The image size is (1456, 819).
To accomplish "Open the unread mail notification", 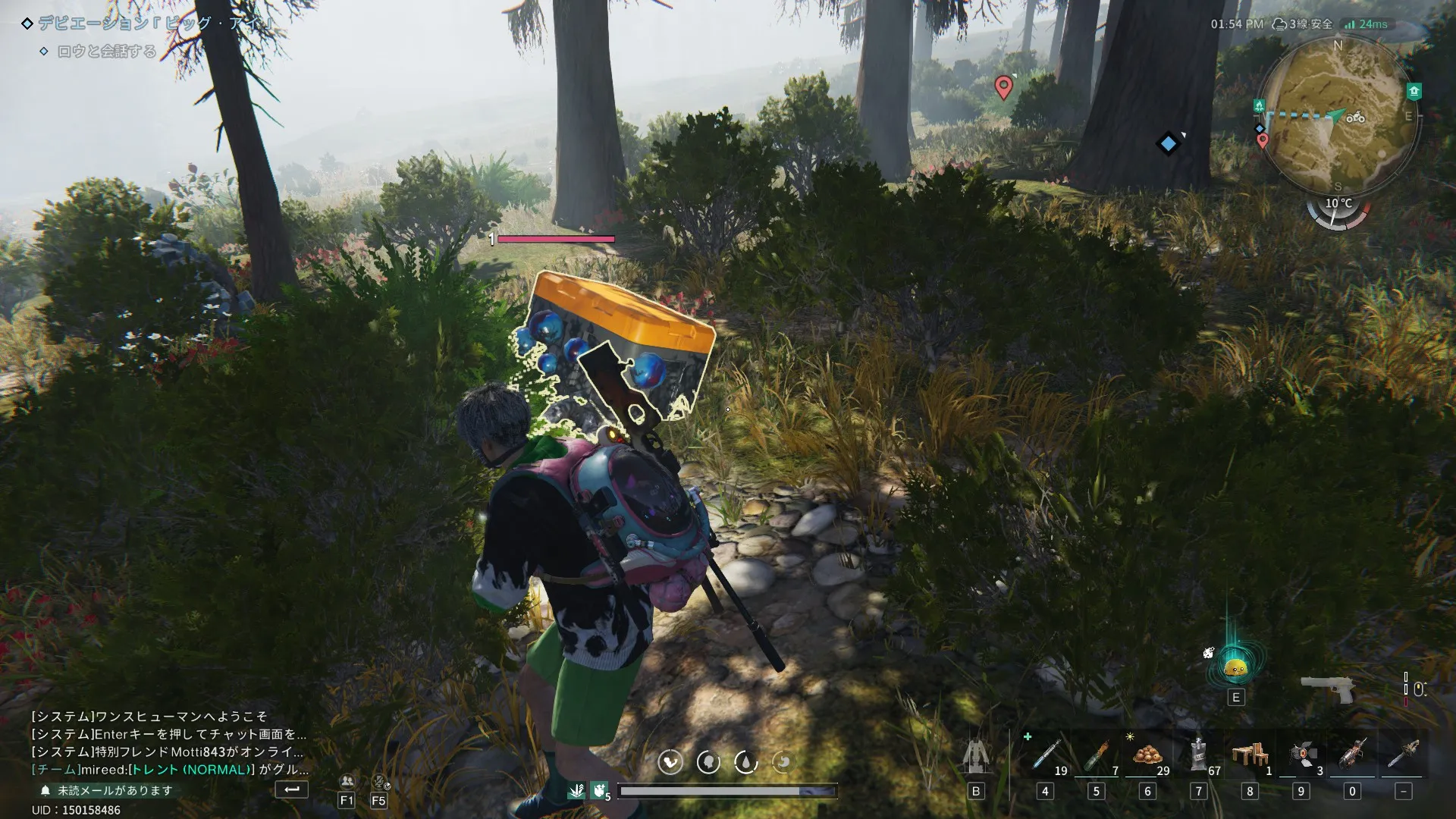I will 114,790.
